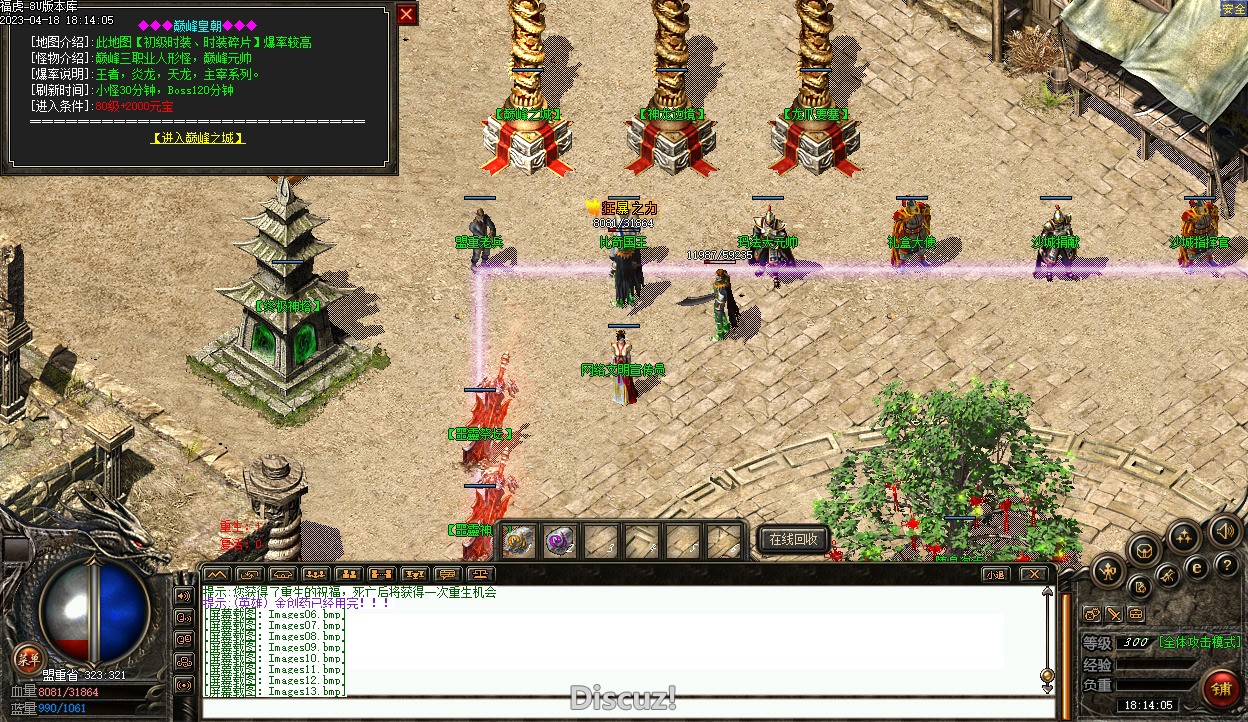
Task: Close the 巅峰皇朝 dialog with the red X
Action: [x=406, y=14]
